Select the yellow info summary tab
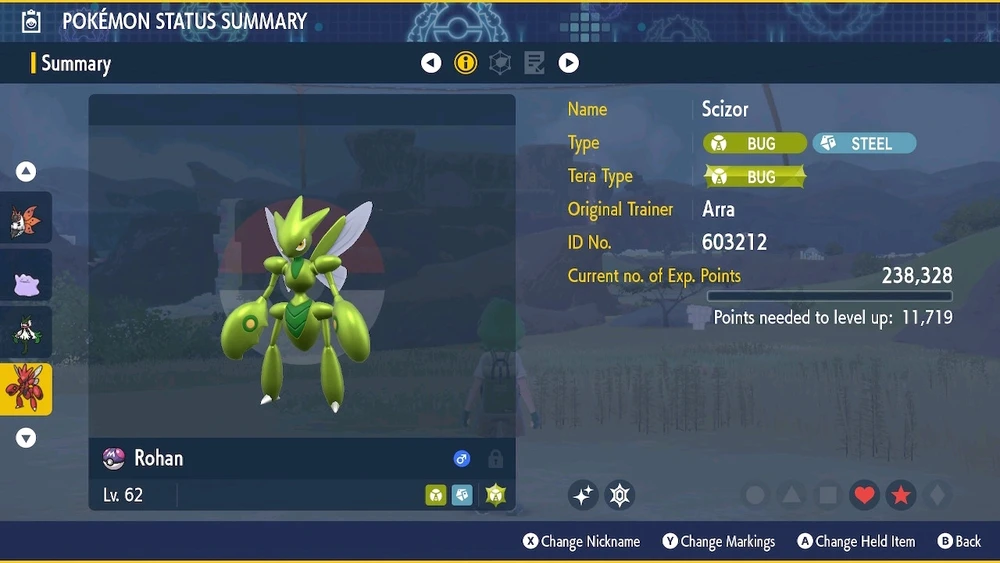Image resolution: width=1000 pixels, height=563 pixels. (466, 63)
